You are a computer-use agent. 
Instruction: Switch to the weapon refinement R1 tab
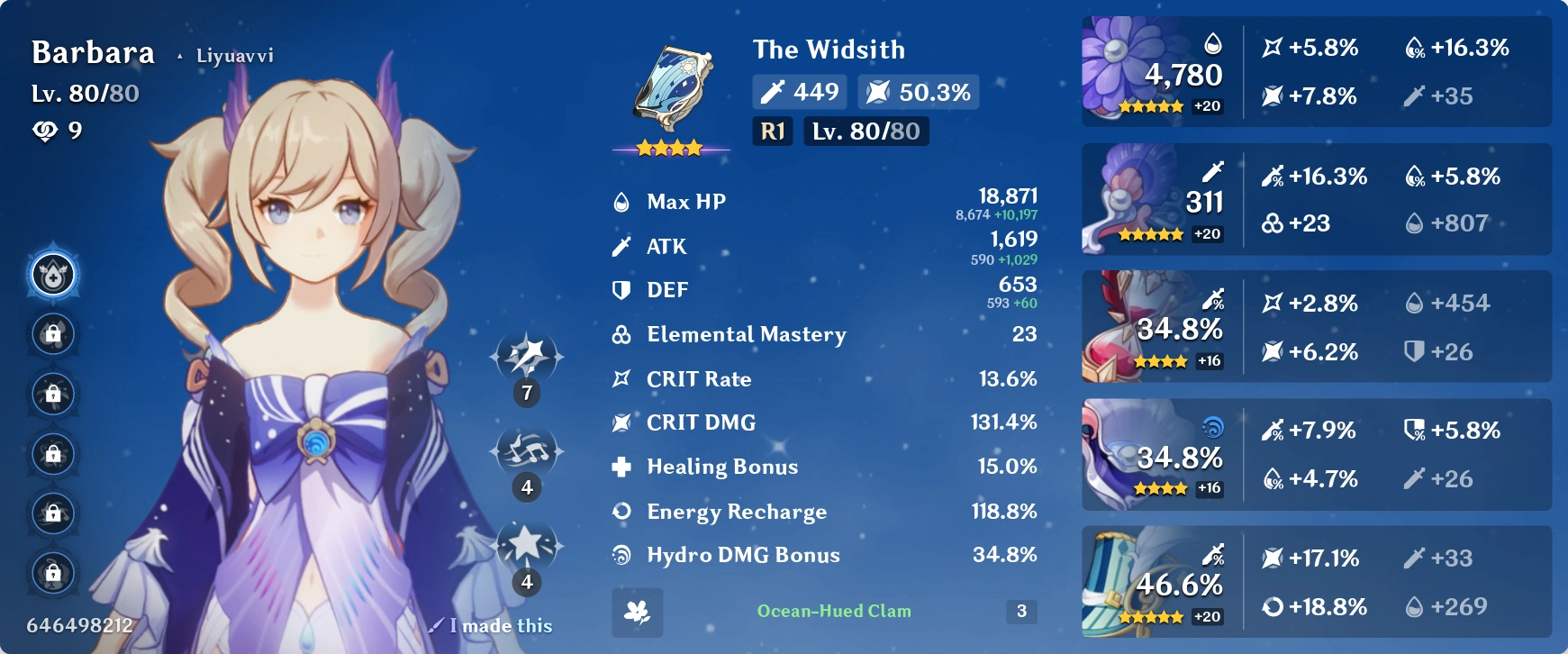[771, 131]
